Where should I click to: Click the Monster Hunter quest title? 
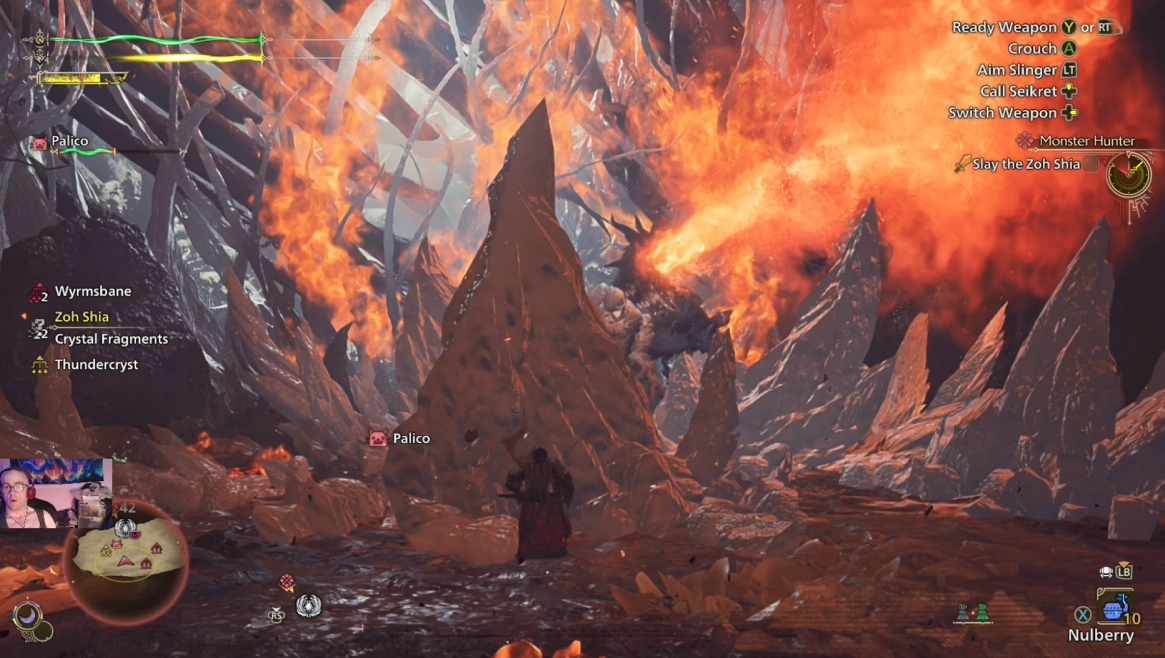tap(1085, 141)
